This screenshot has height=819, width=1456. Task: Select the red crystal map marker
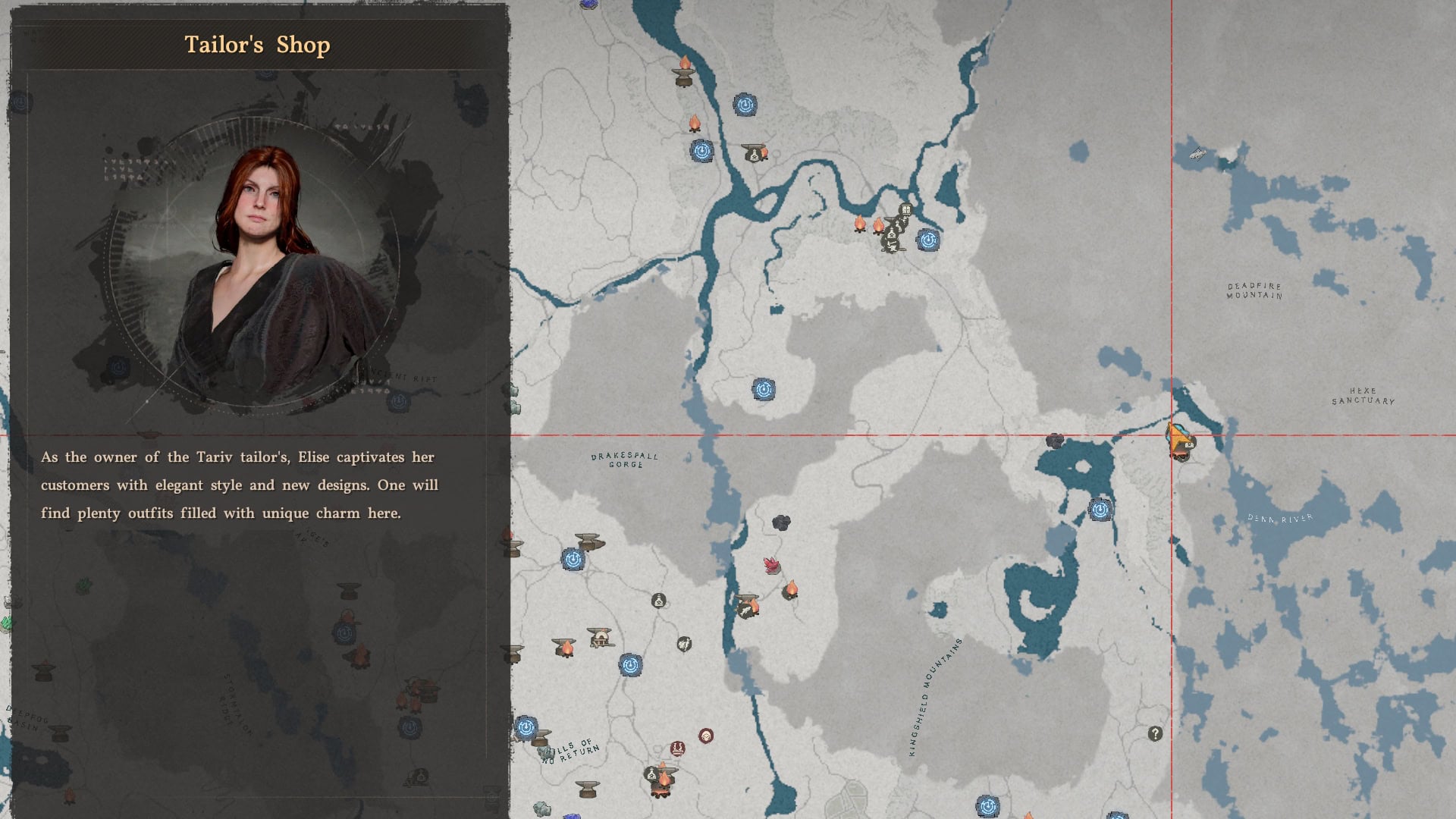[772, 565]
